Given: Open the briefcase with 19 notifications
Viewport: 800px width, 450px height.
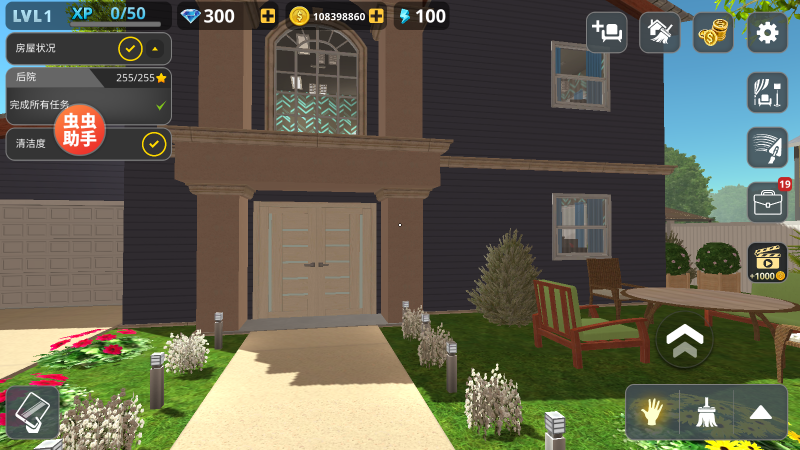Looking at the screenshot, I should click(x=767, y=202).
